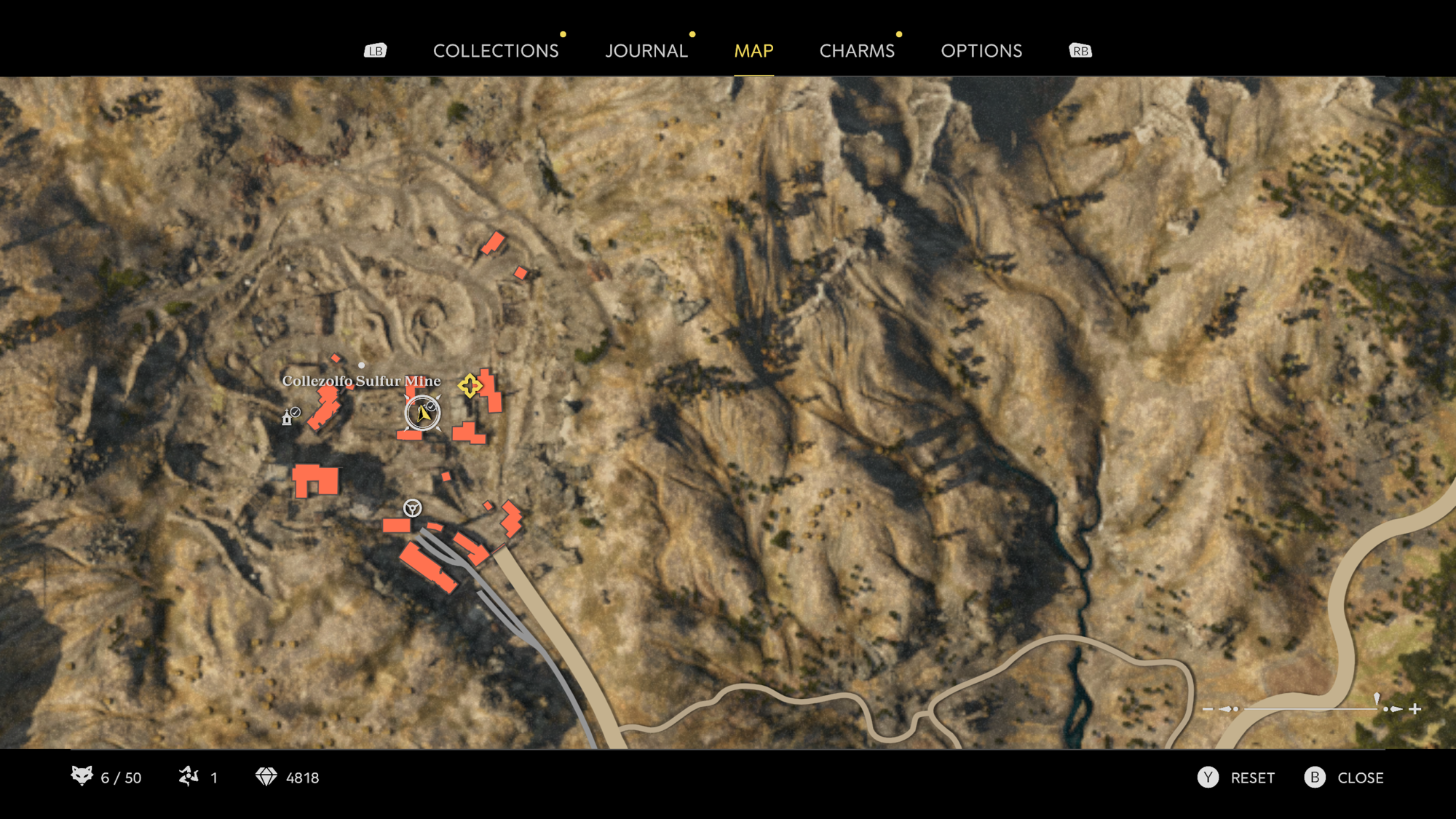
Task: Switch to the Collections tab
Action: [x=496, y=51]
